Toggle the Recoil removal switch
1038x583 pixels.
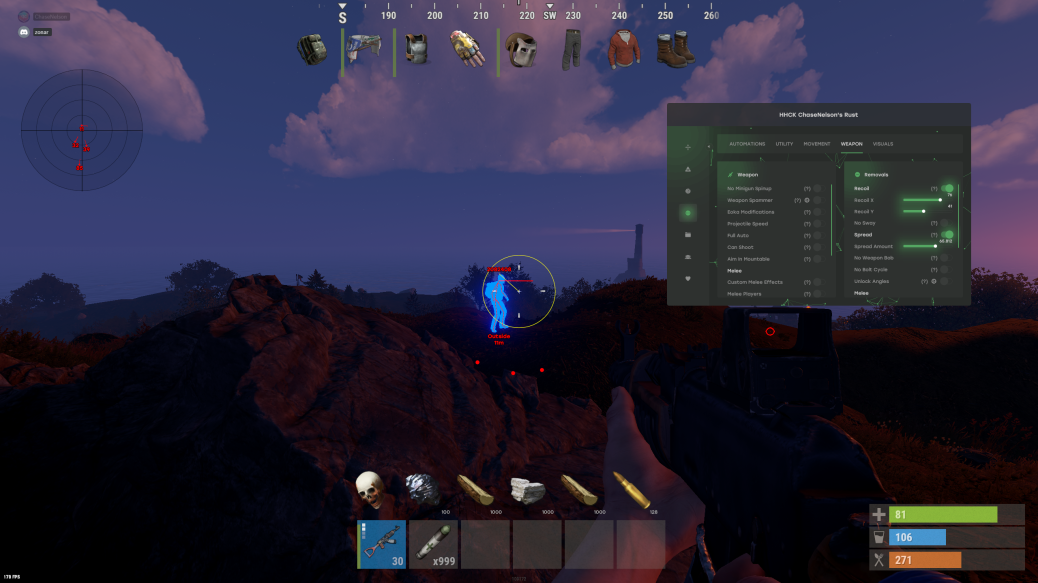click(946, 188)
